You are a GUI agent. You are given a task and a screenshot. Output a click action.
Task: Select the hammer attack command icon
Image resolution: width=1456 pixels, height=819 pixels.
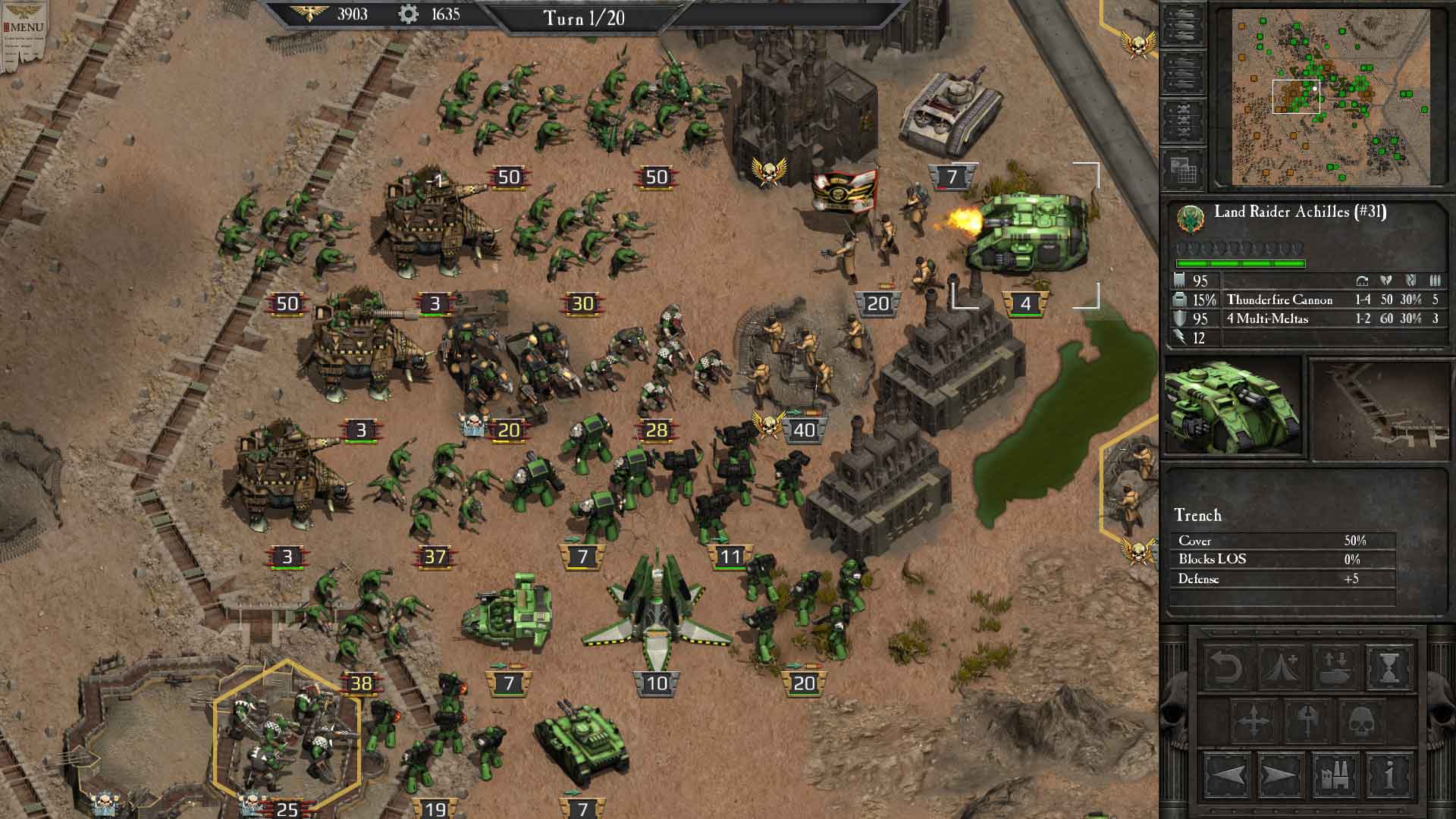pyautogui.click(x=1307, y=721)
